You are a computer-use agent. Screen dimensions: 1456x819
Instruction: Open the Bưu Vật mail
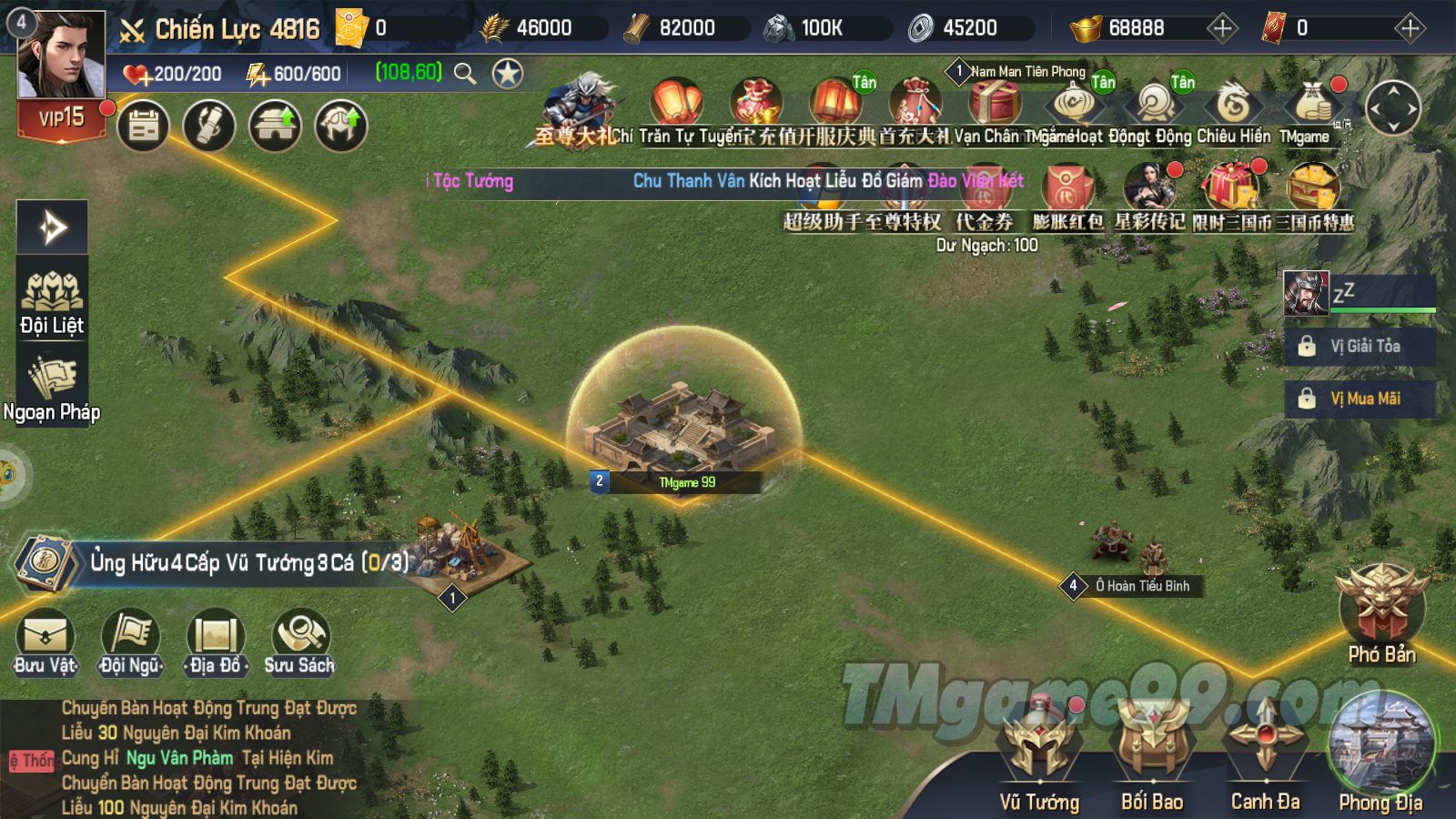45,642
